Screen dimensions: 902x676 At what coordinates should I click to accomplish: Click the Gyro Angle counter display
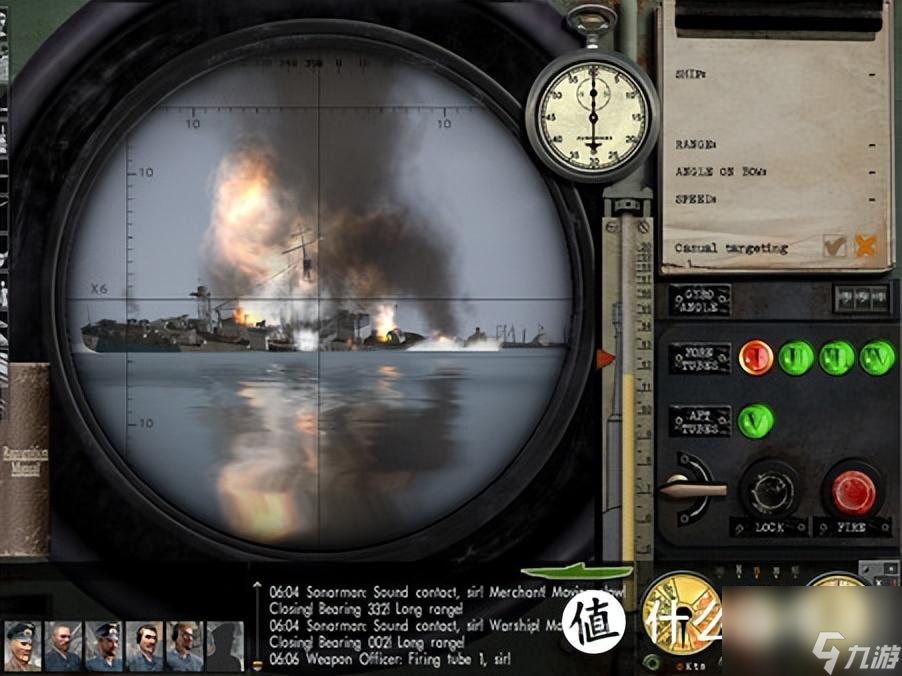(861, 298)
